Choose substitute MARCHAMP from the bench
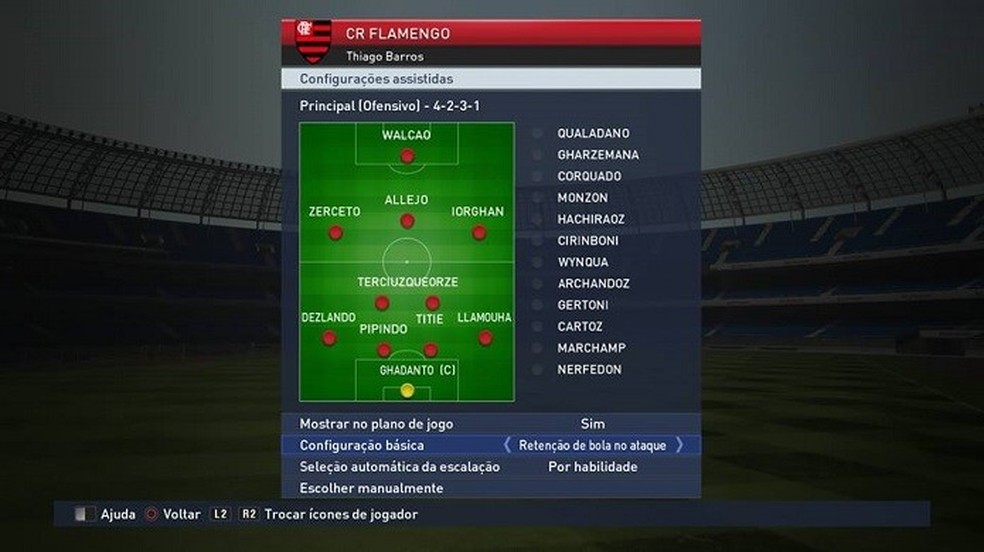984x552 pixels. click(x=591, y=348)
